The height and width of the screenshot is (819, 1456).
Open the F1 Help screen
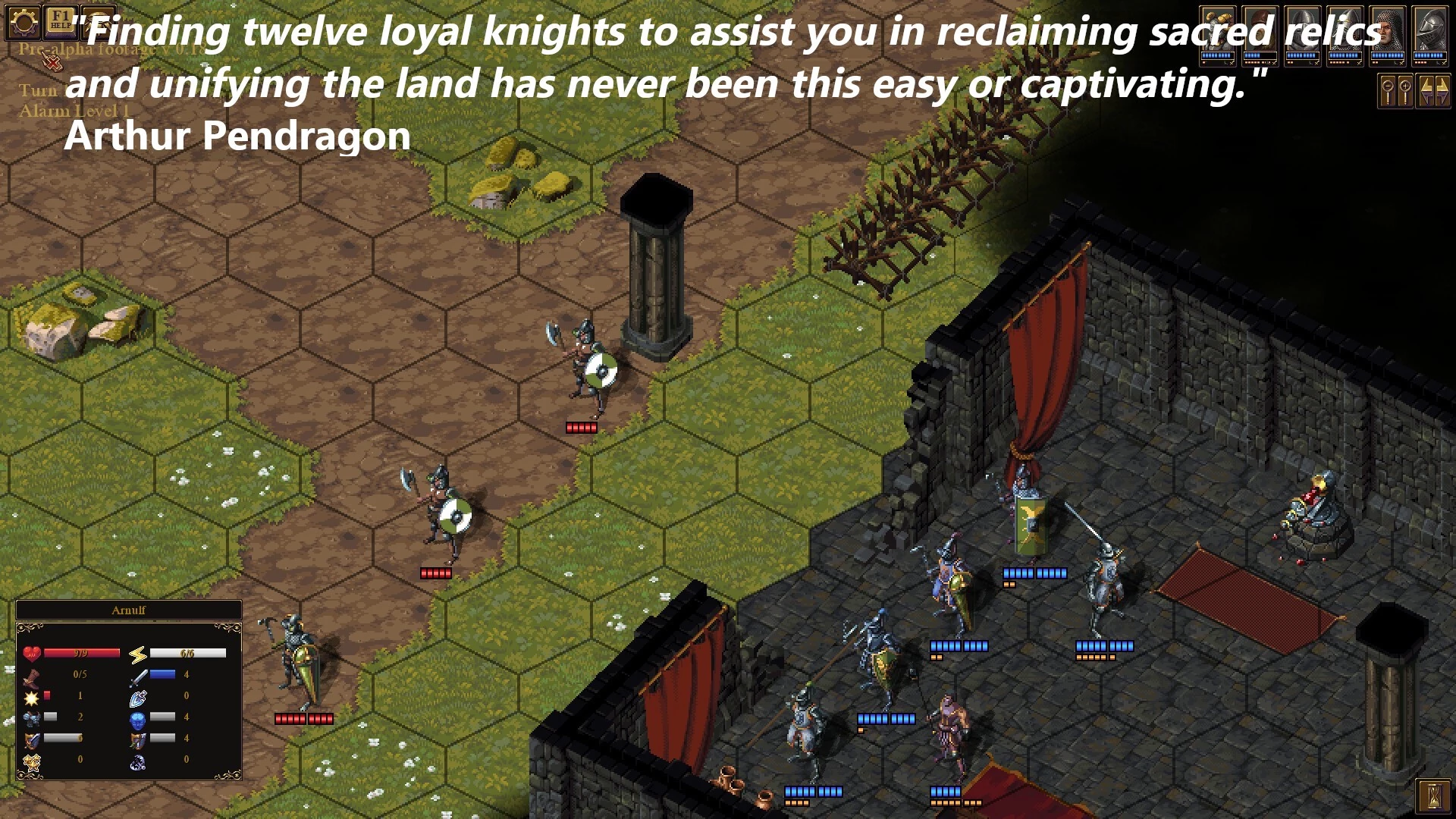(x=61, y=21)
